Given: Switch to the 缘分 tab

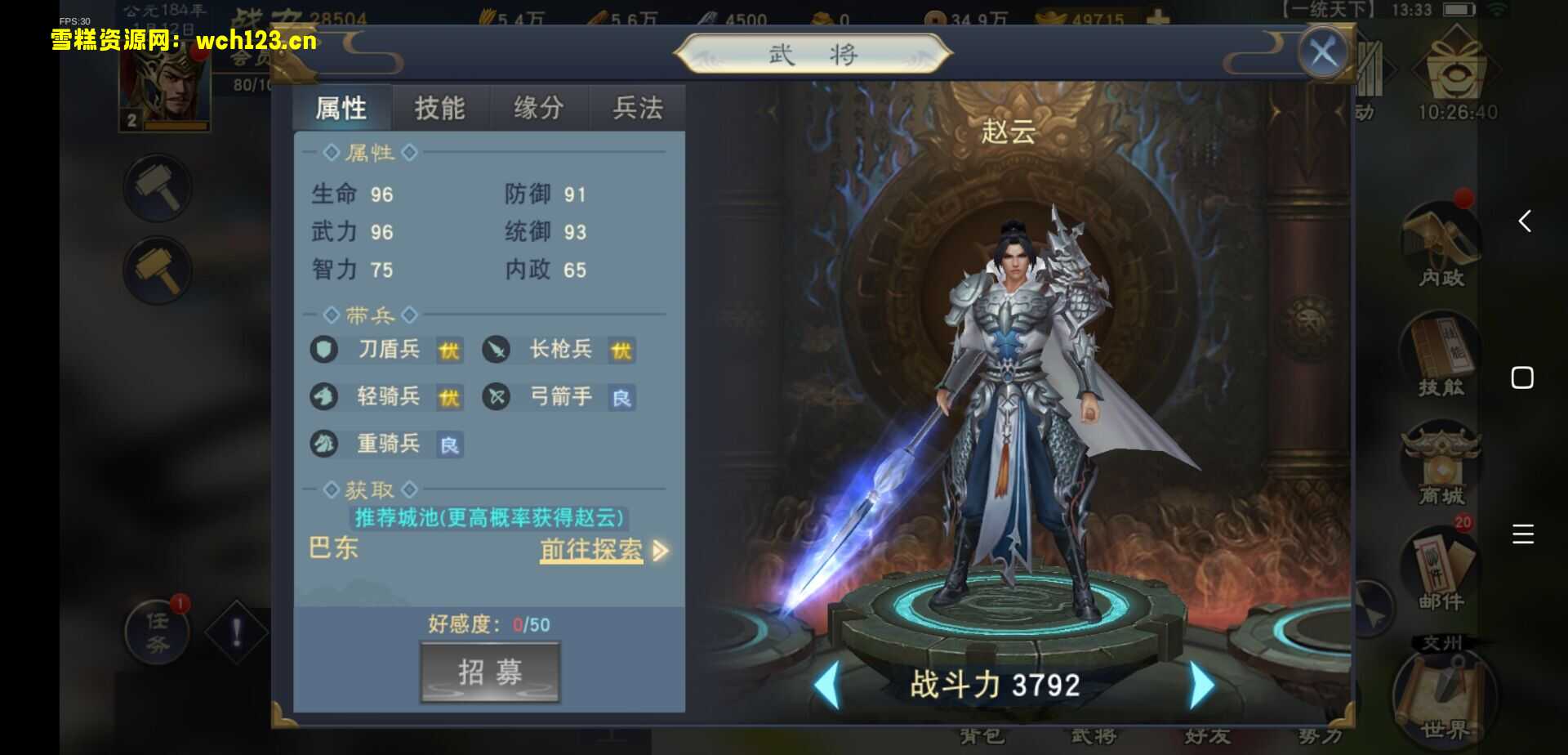Looking at the screenshot, I should tap(537, 107).
